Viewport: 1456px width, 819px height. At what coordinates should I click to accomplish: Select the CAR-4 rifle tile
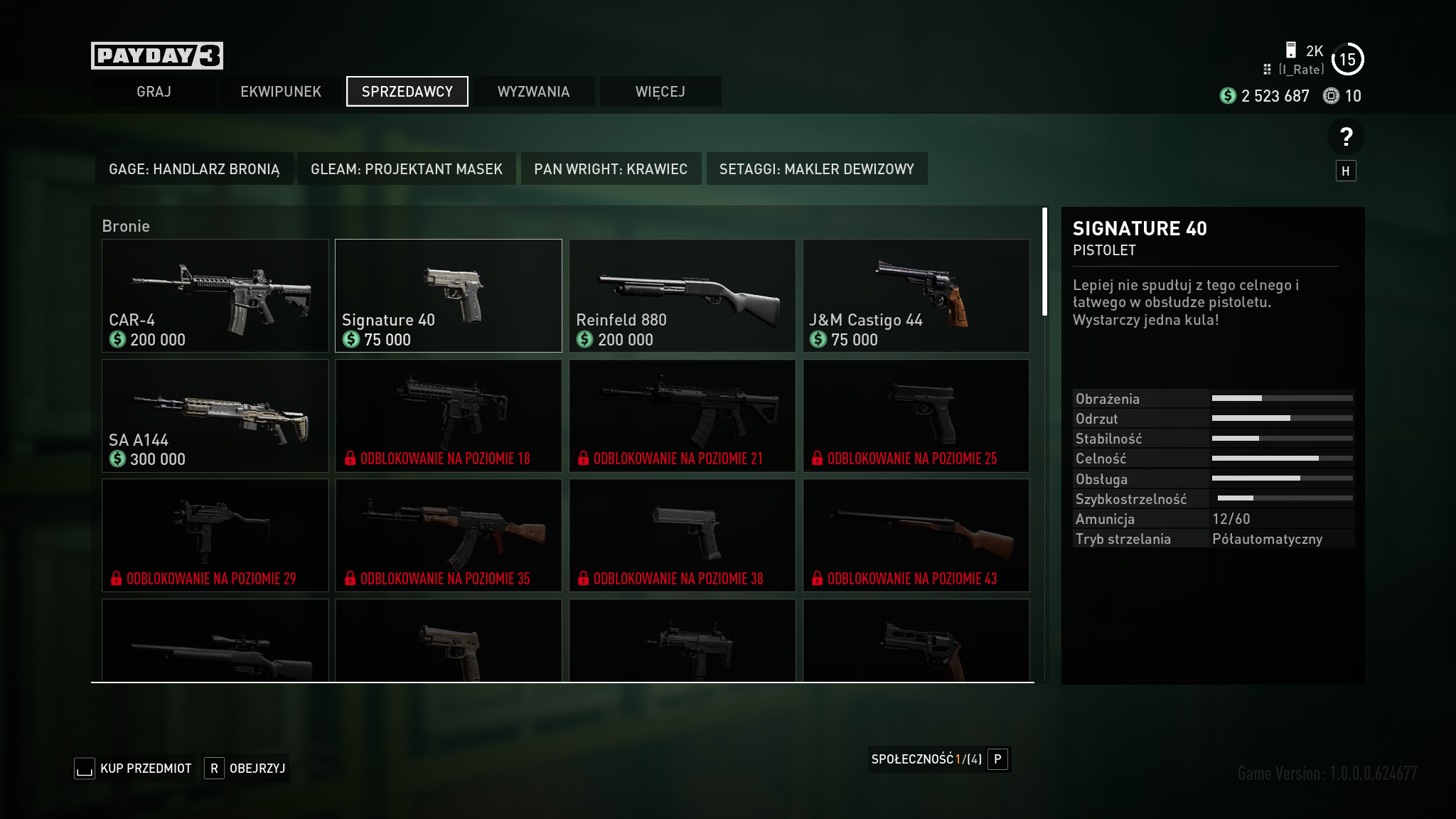tap(215, 296)
